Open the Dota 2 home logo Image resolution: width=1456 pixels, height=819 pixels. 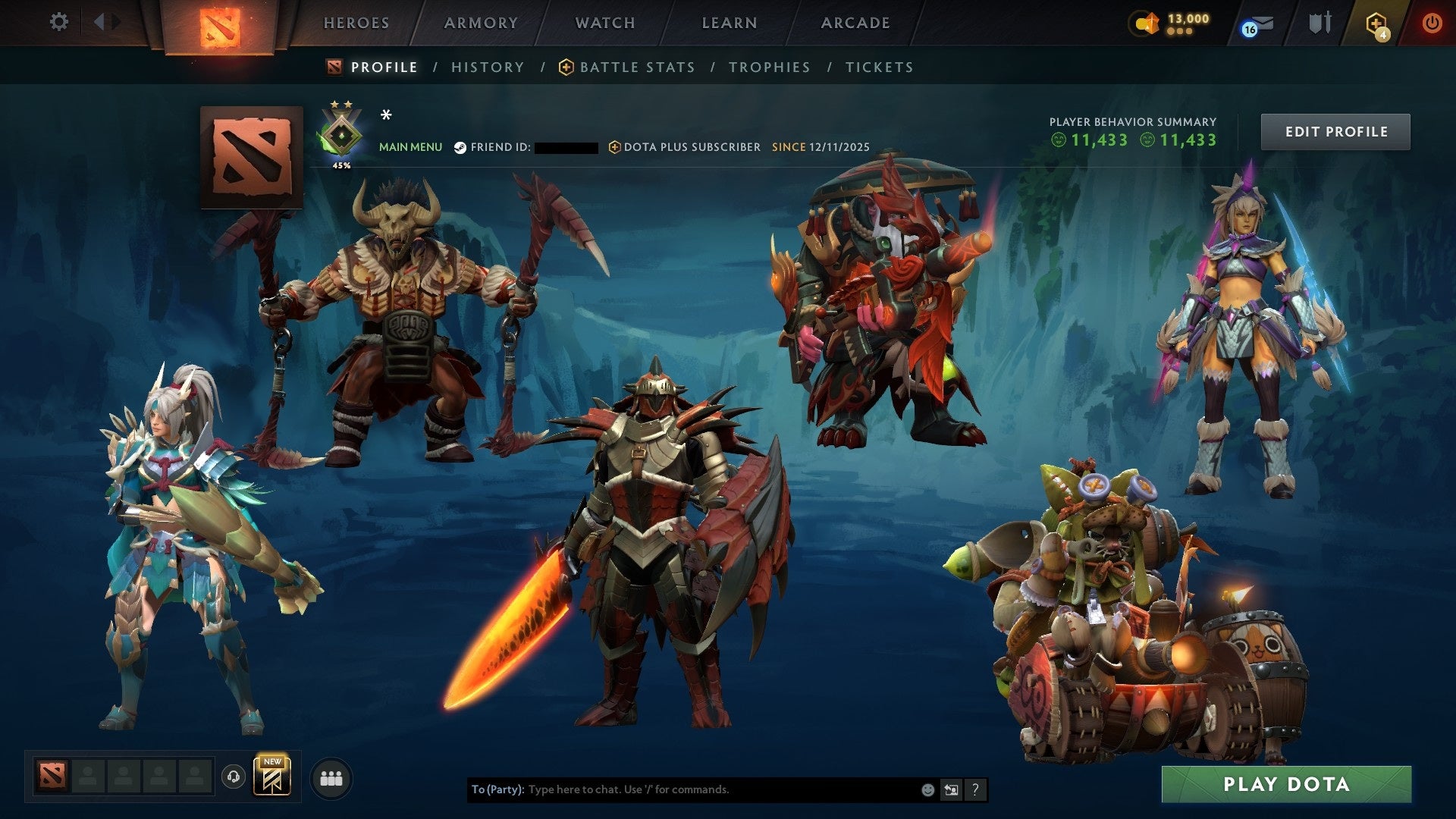[x=222, y=23]
